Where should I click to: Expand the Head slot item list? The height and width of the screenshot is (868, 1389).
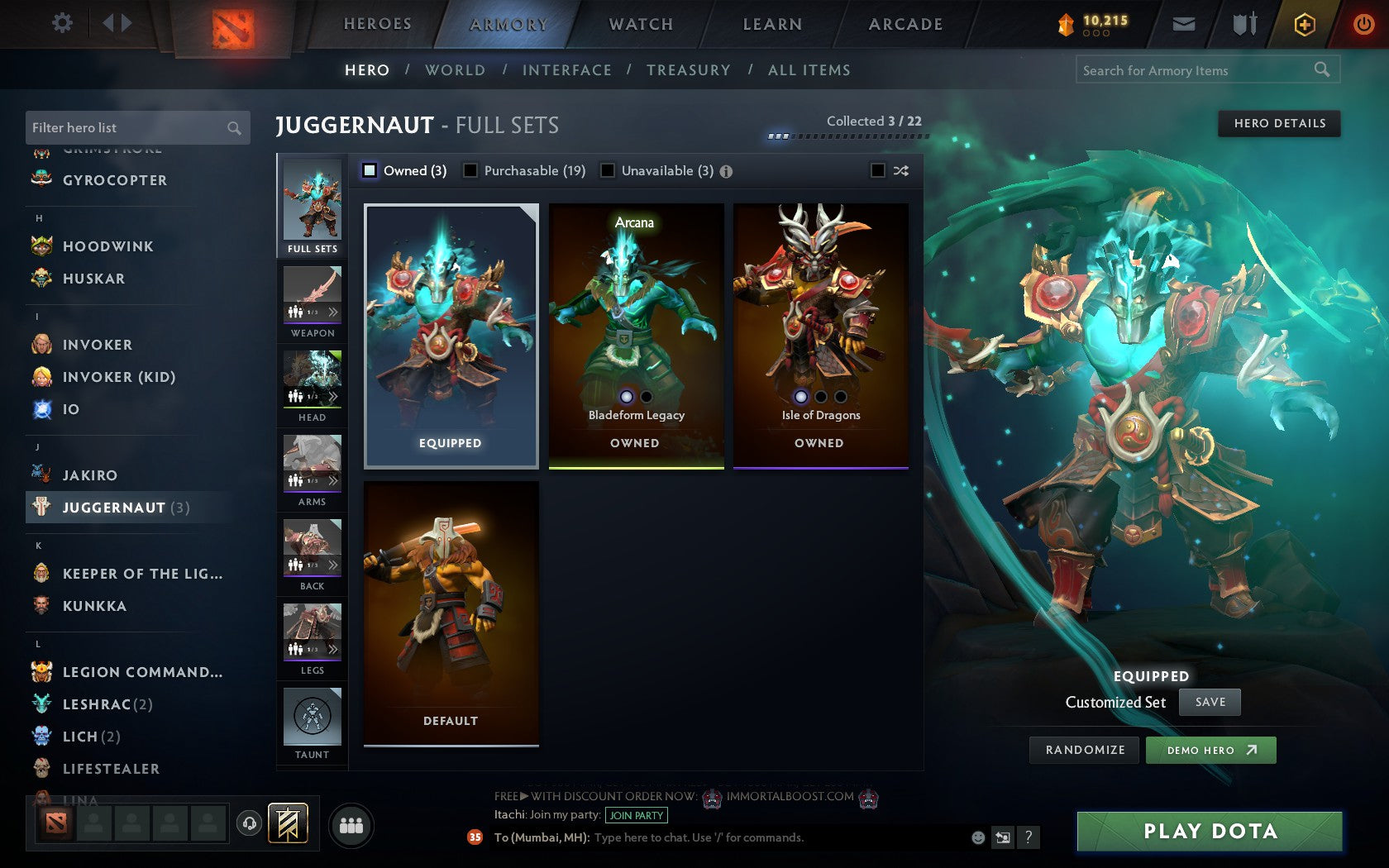334,397
